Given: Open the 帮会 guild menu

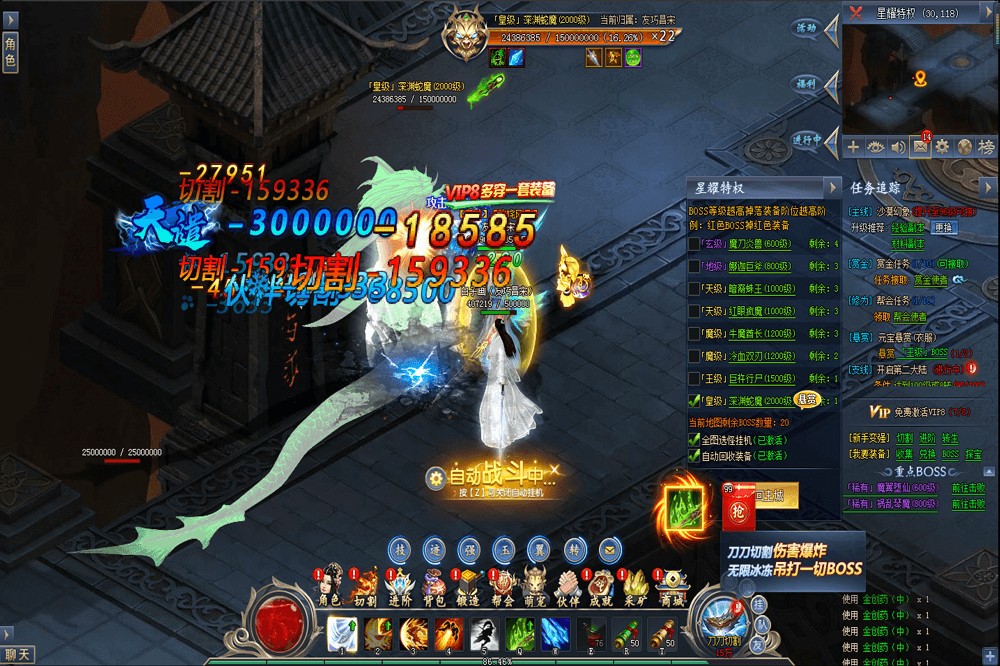Looking at the screenshot, I should (x=503, y=587).
